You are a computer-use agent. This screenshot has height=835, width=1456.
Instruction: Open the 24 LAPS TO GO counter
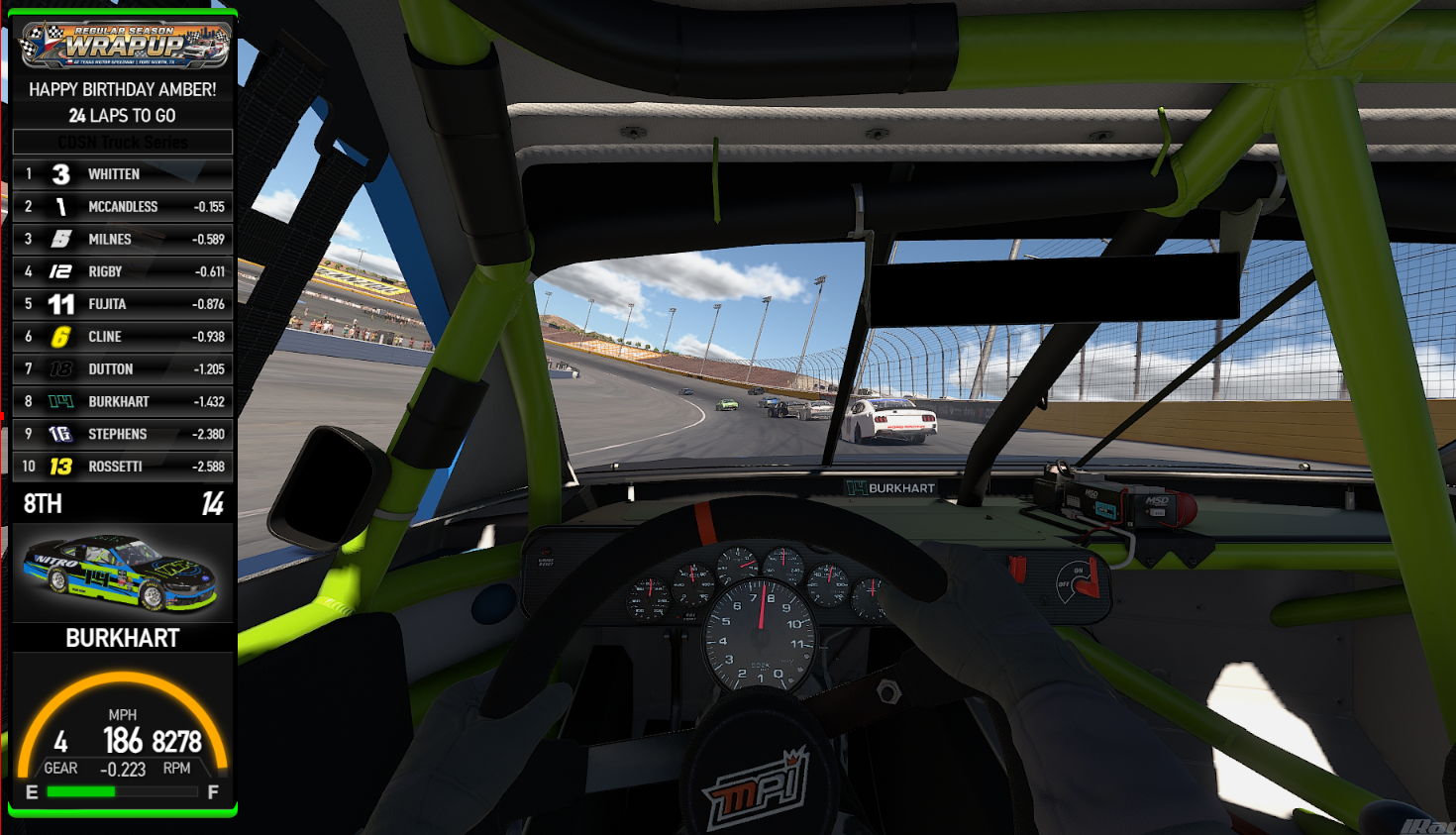[121, 115]
